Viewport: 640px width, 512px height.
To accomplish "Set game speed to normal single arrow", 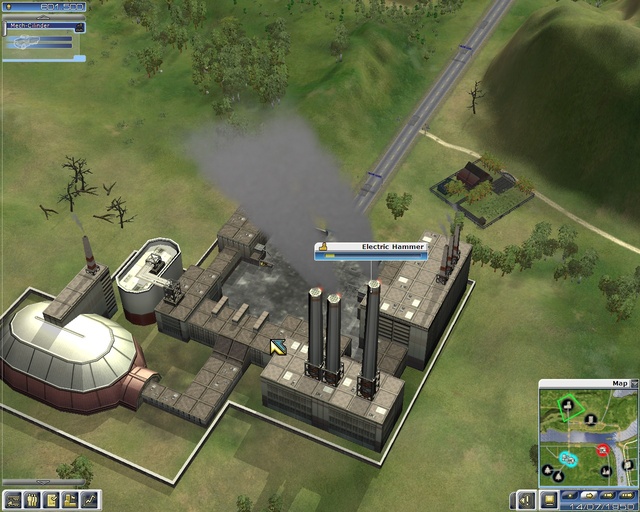I will point(588,495).
